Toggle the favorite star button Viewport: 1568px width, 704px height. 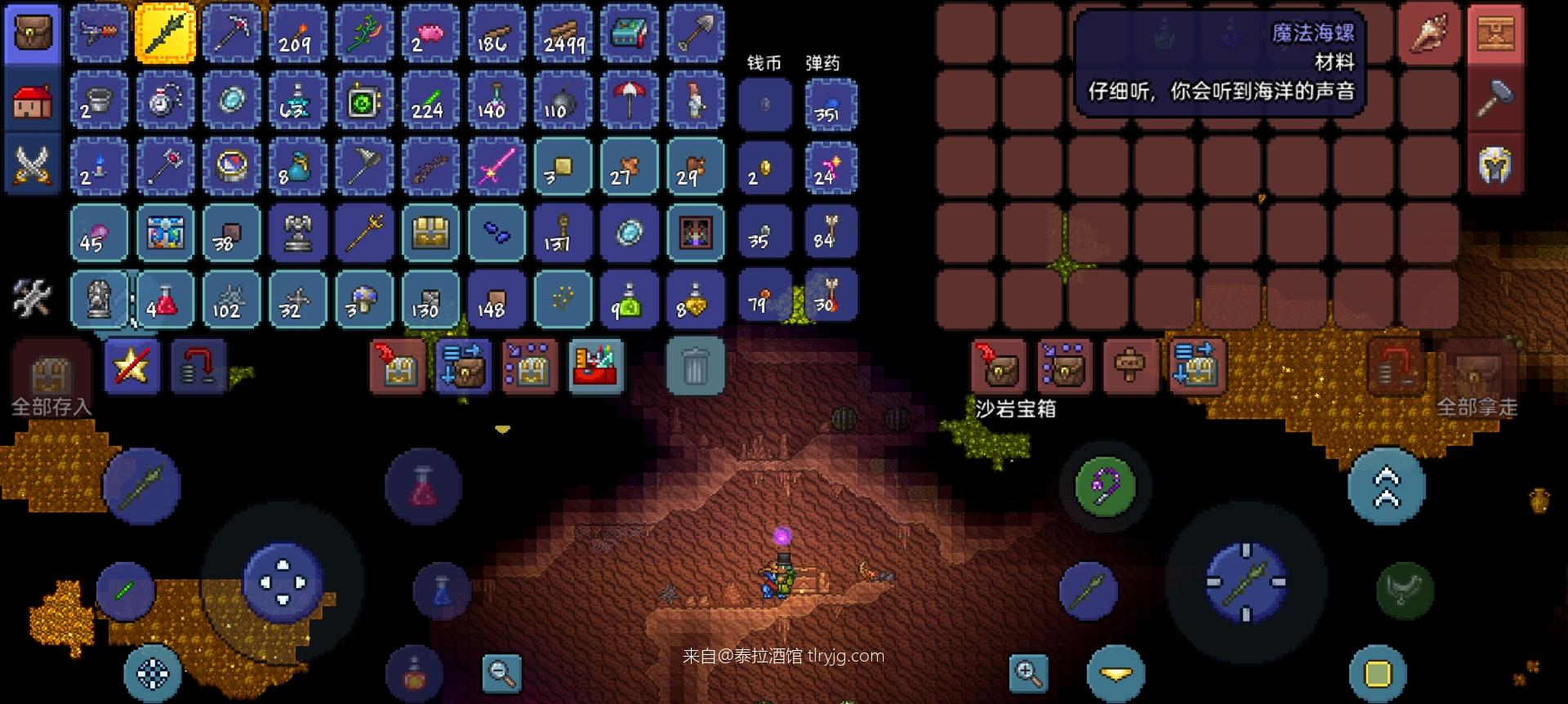(132, 367)
